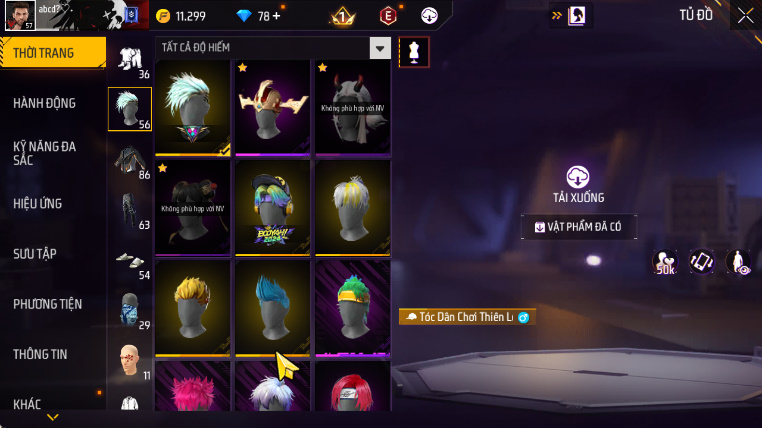Image resolution: width=762 pixels, height=428 pixels.
Task: Select the THỜI TRANG tab
Action: pyautogui.click(x=44, y=53)
